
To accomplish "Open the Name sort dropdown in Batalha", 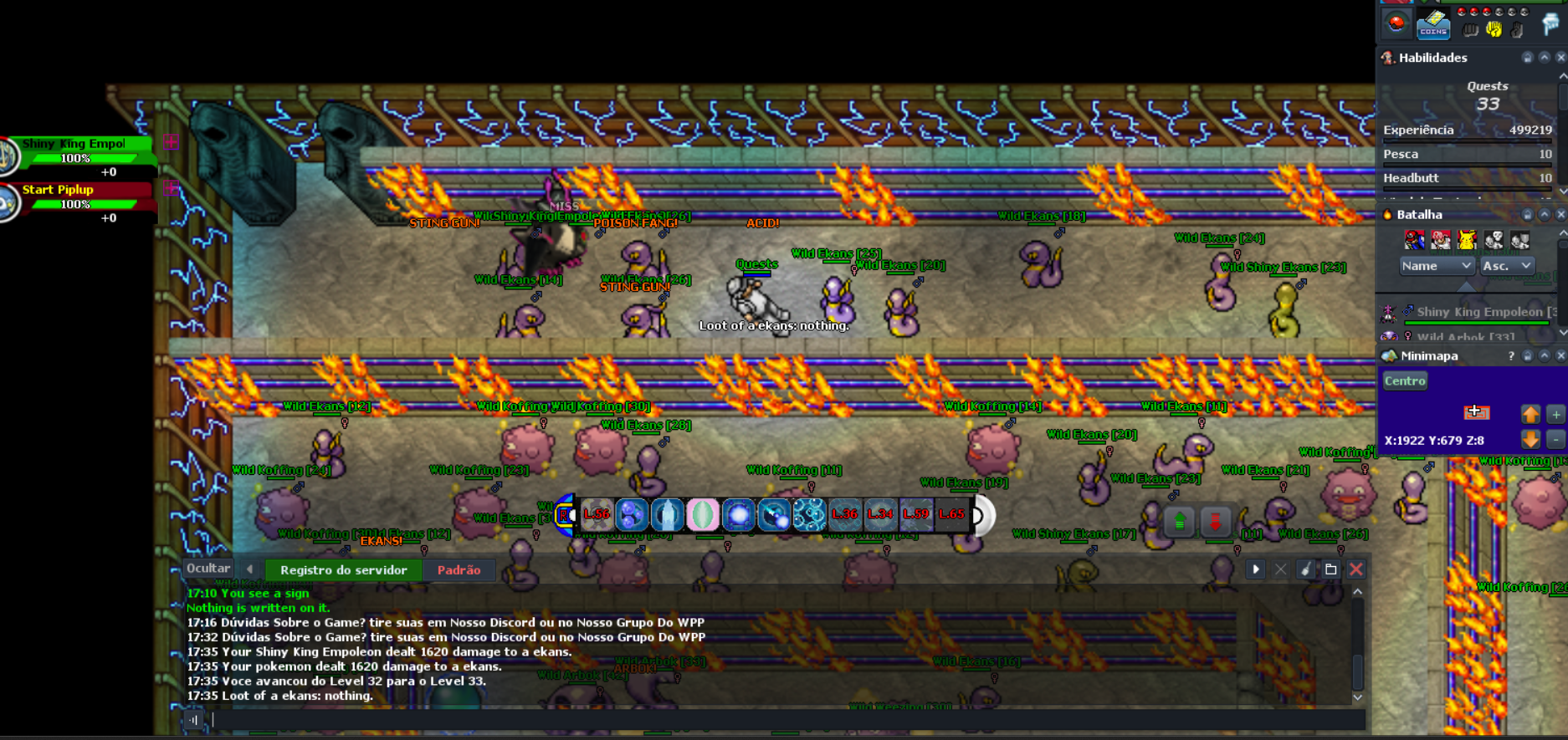I will [x=1436, y=266].
